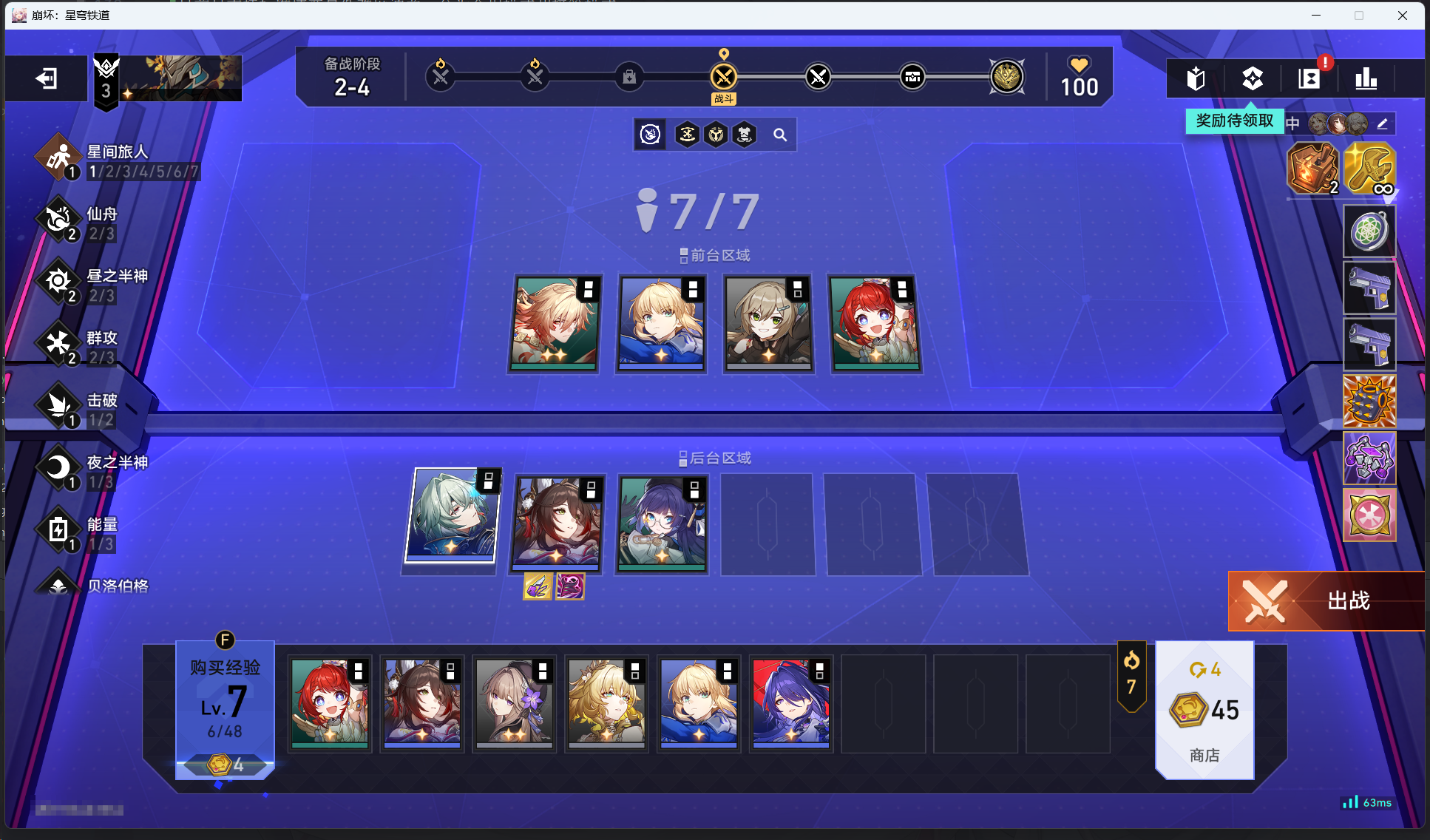Screen dimensions: 1430x840
Task: Buy experience with 购买经验 button
Action: coord(225,701)
